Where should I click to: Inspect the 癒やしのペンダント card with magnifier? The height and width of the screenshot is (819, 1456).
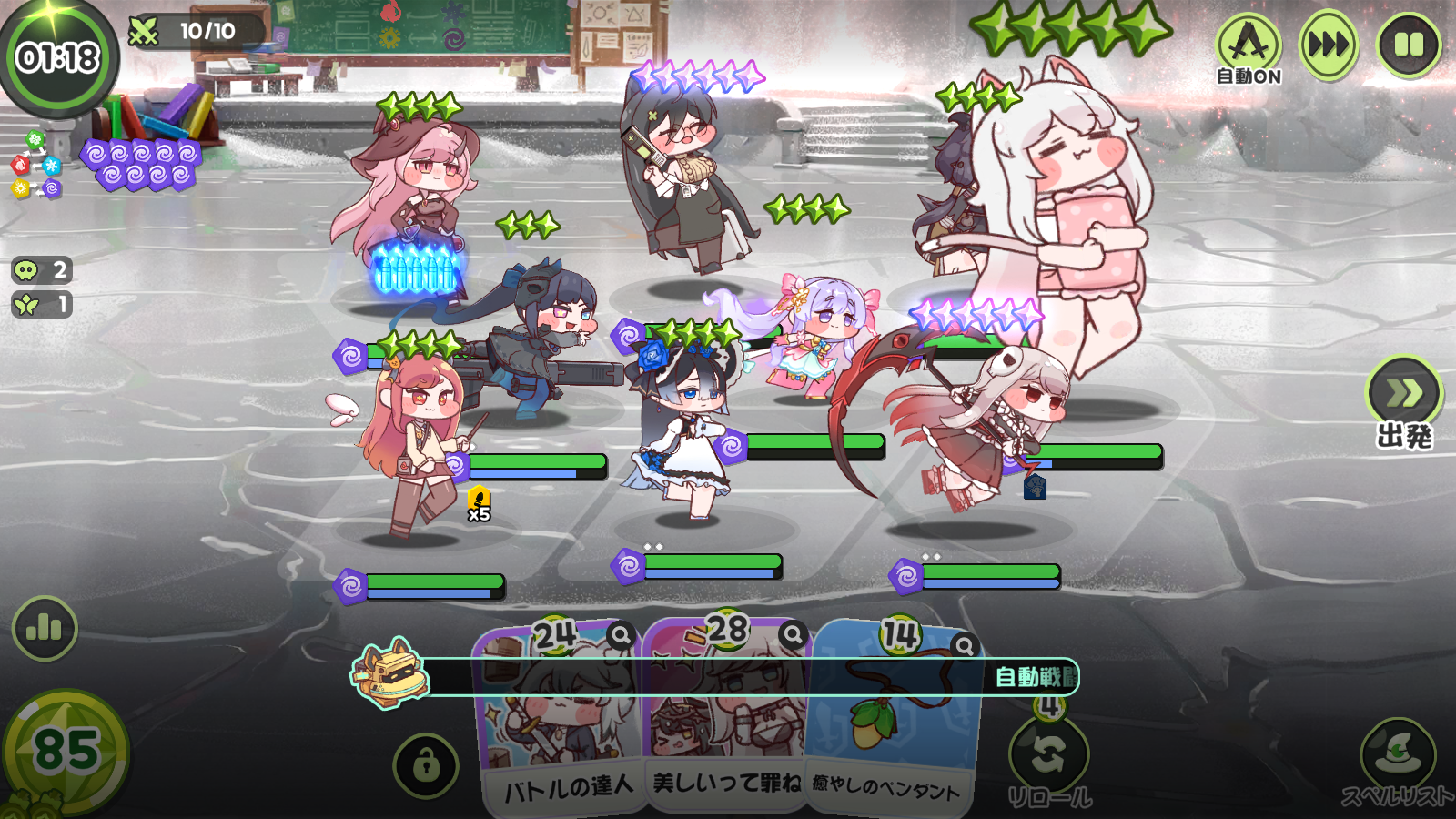(x=964, y=645)
